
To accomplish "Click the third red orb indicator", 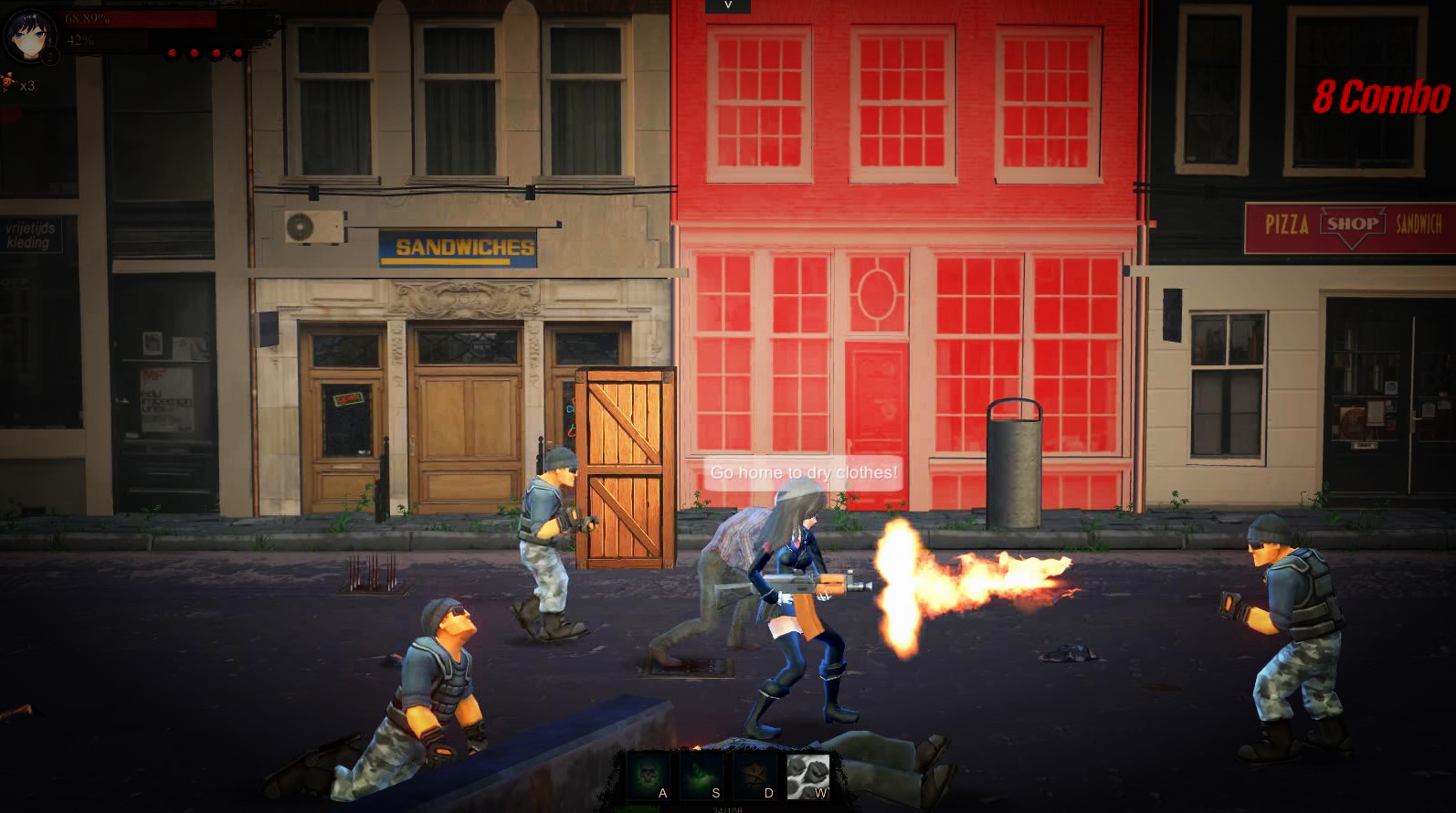I will [216, 53].
